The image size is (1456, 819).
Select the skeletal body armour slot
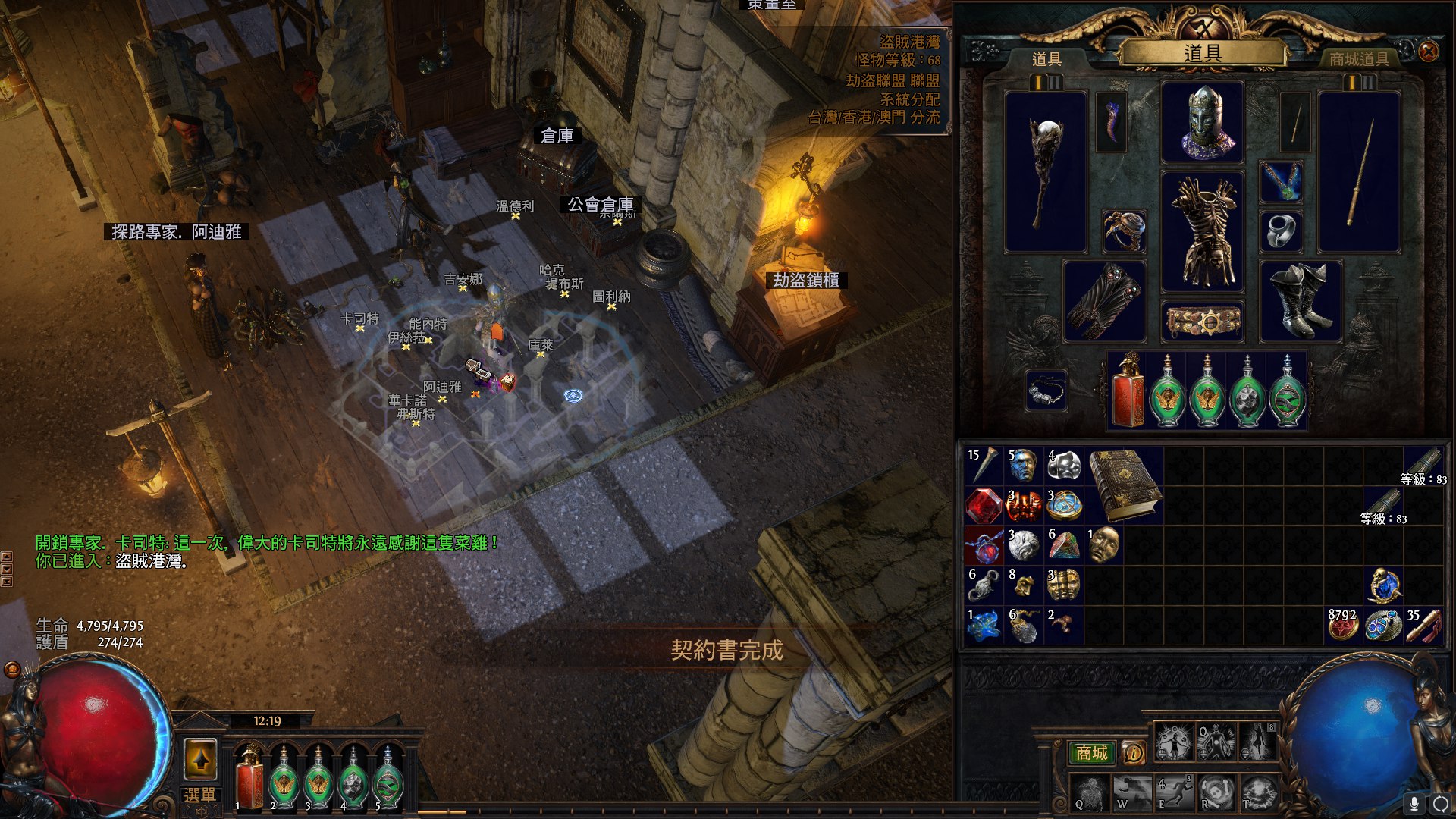click(1203, 231)
